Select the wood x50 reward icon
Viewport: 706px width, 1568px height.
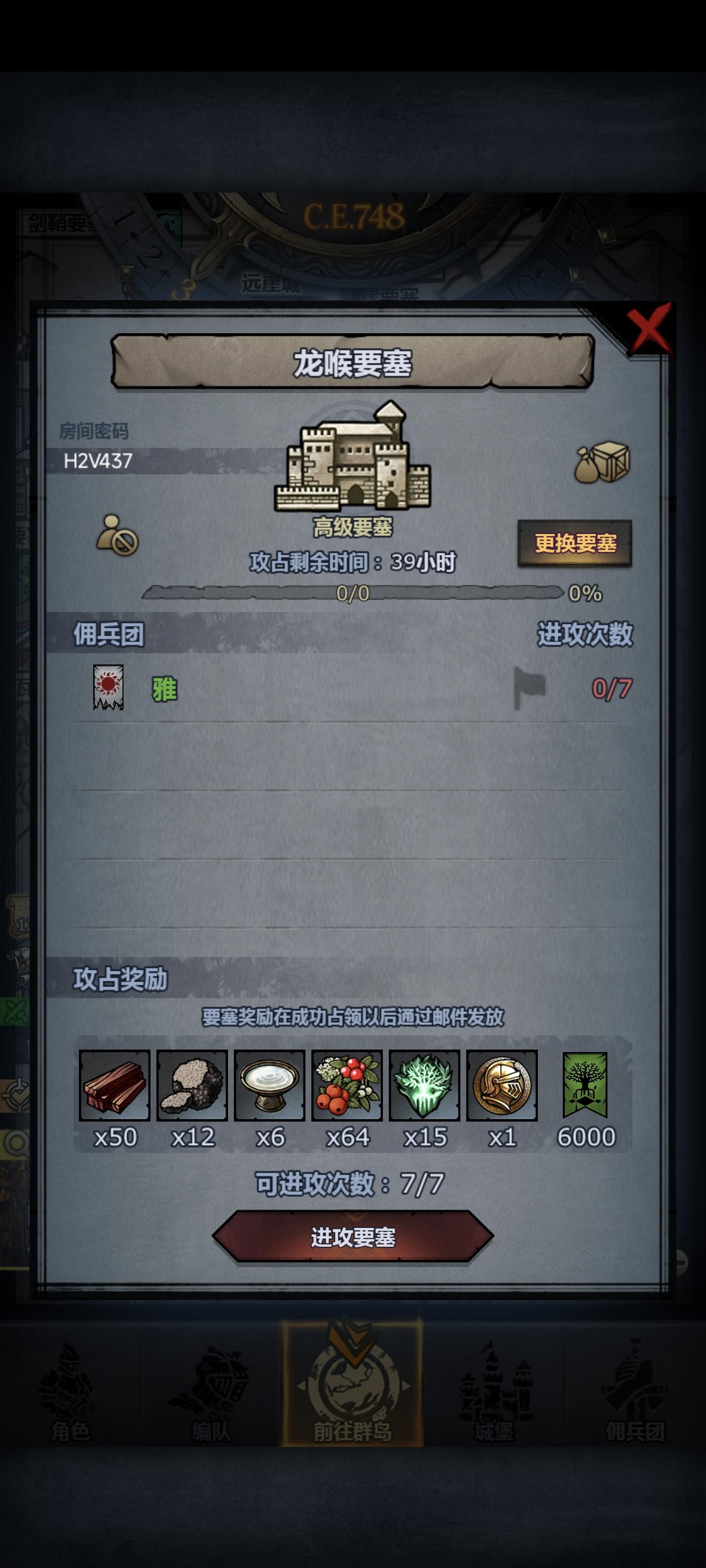(114, 1088)
